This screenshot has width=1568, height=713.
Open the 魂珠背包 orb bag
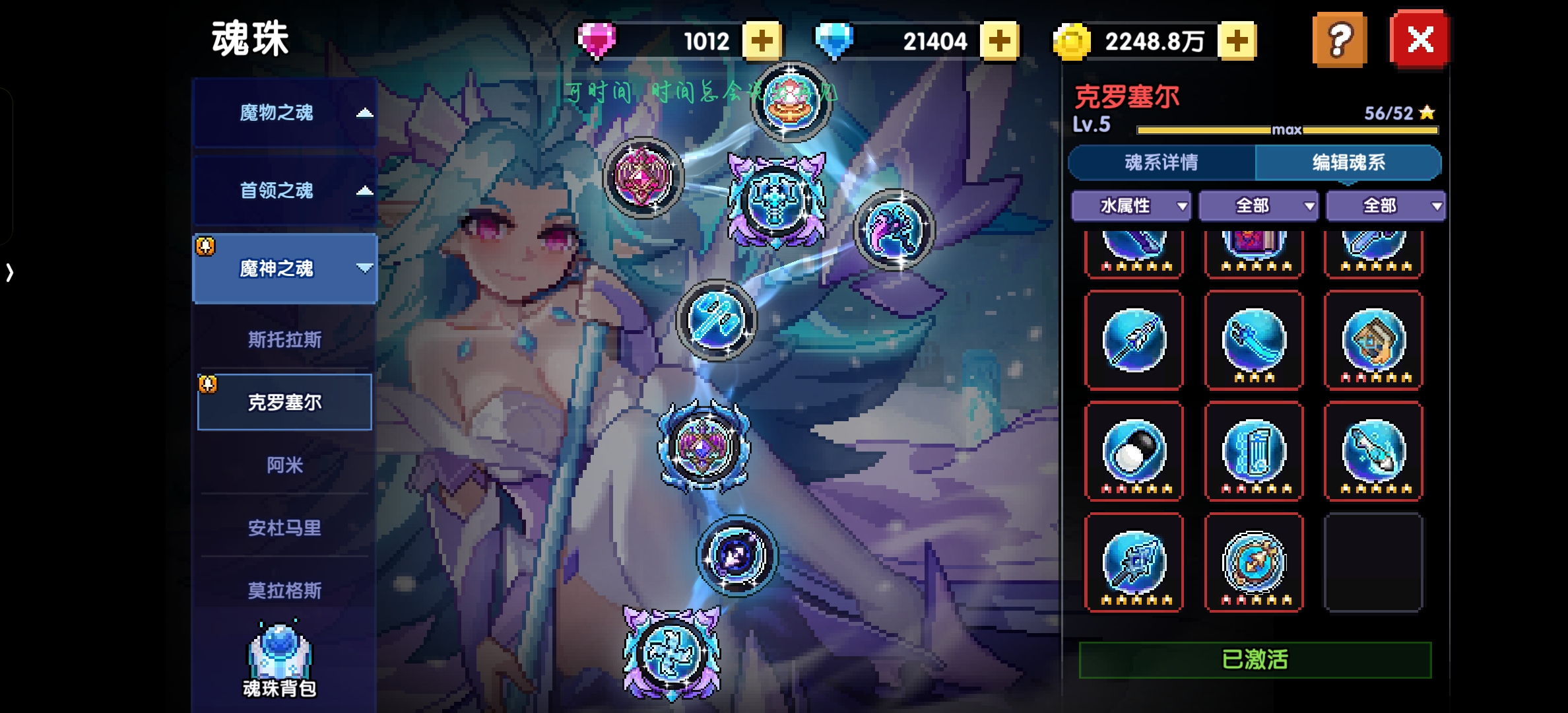(280, 660)
